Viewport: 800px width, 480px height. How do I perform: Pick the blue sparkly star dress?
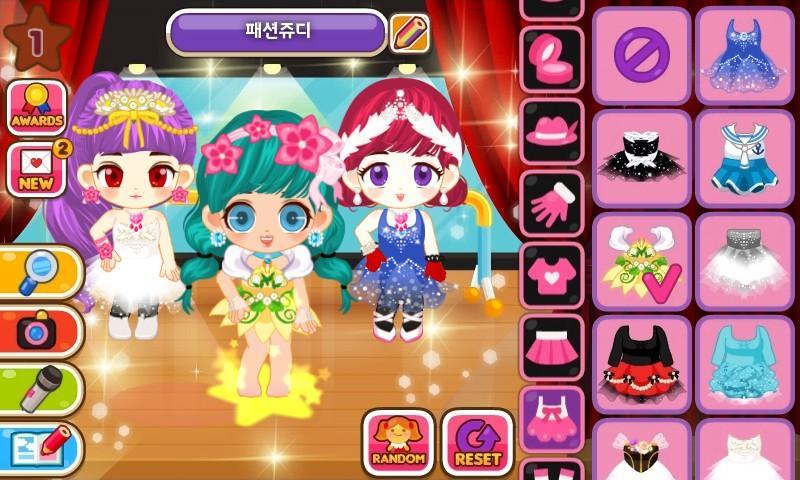744,54
